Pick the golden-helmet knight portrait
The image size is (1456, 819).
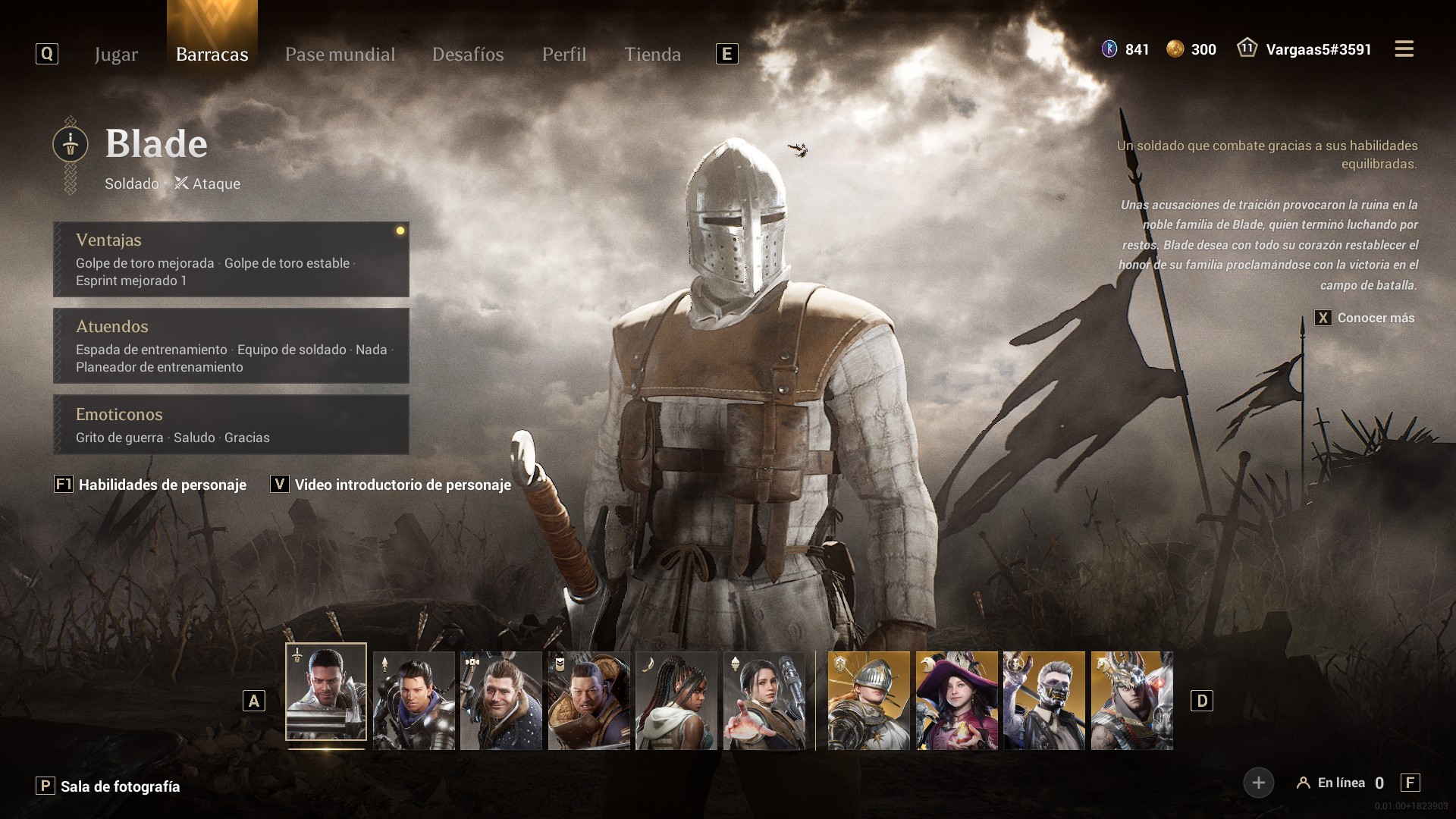coord(868,701)
